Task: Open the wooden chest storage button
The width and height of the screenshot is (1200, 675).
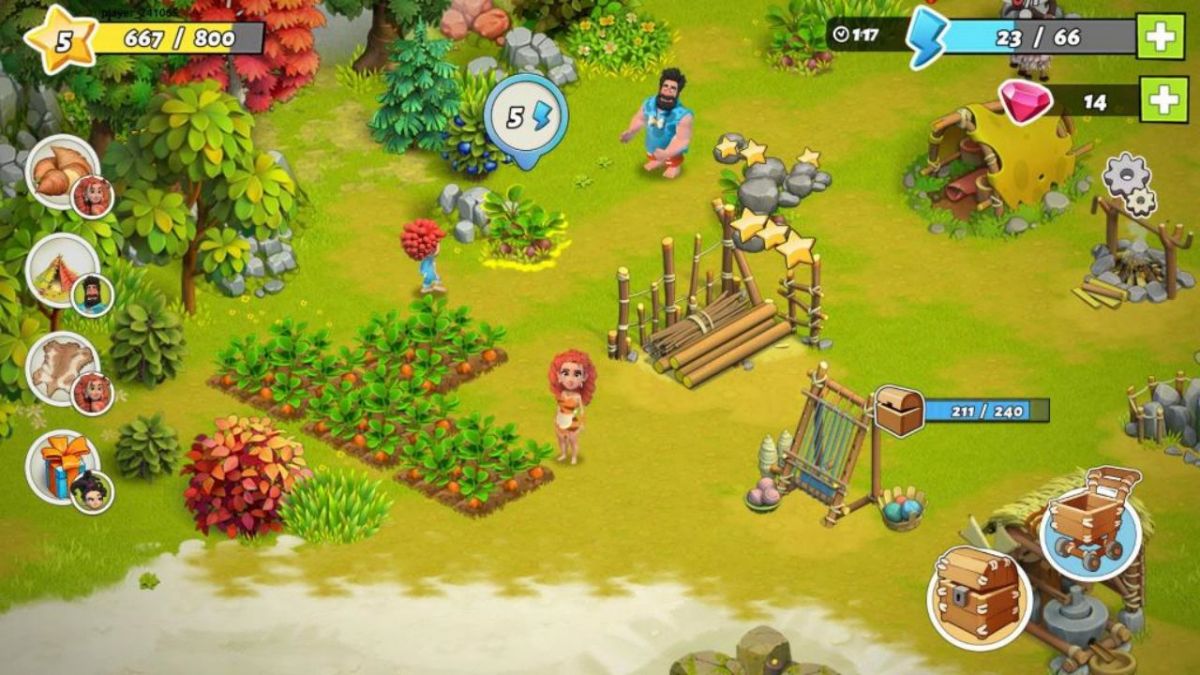Action: click(x=979, y=597)
